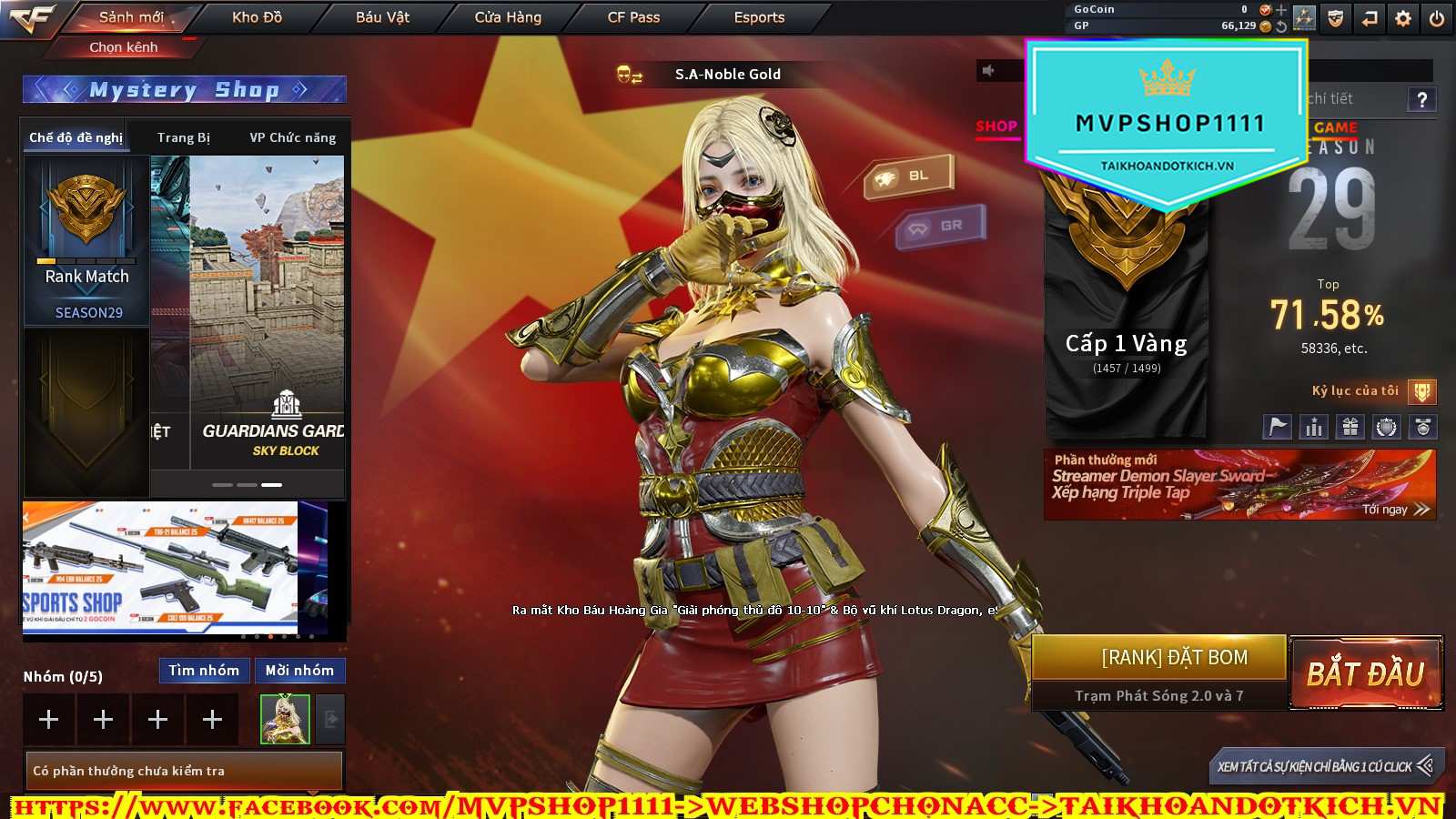Open the gift box rewards icon
This screenshot has height=819, width=1456.
(1350, 426)
